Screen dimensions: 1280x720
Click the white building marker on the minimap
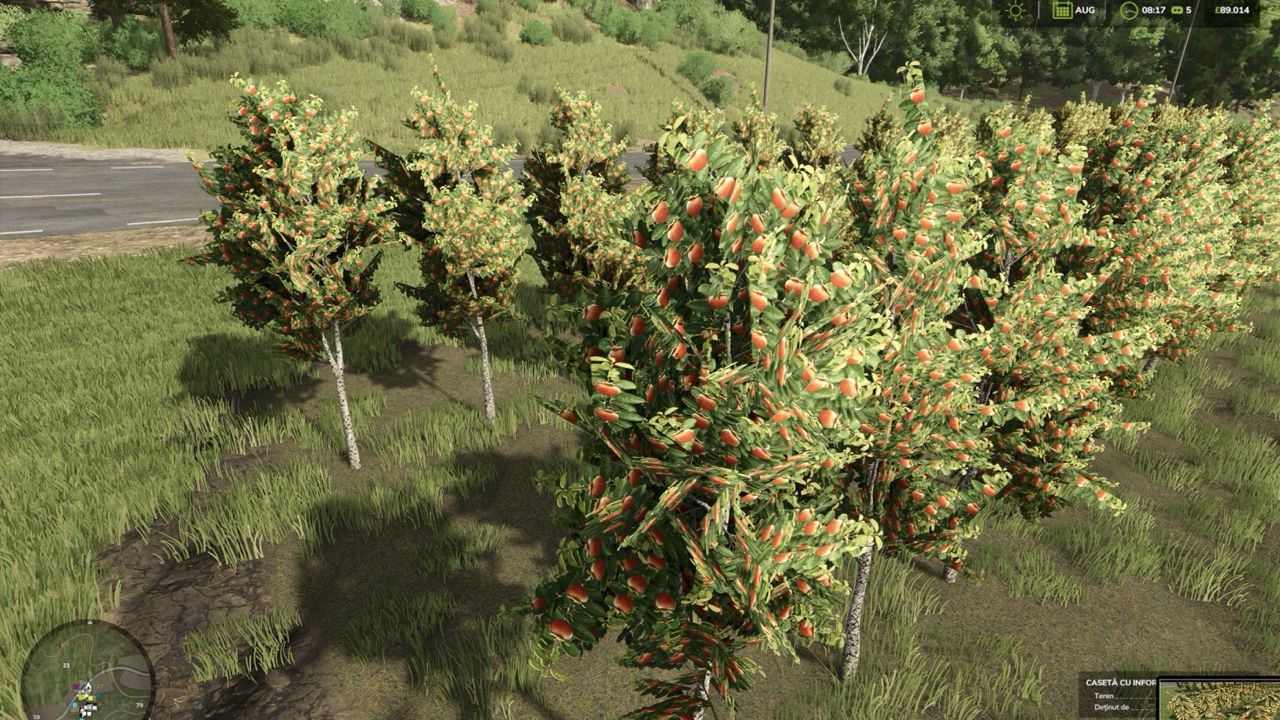coord(87,708)
